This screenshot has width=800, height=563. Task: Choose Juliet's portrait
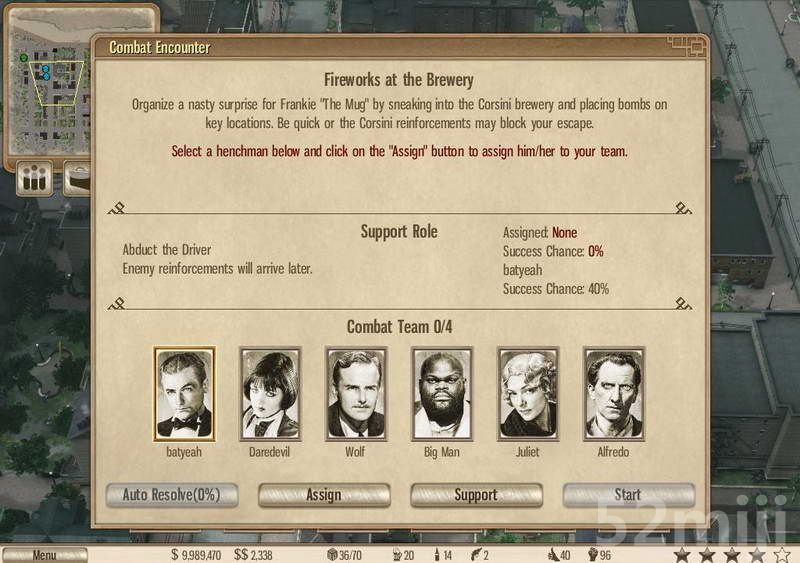528,394
